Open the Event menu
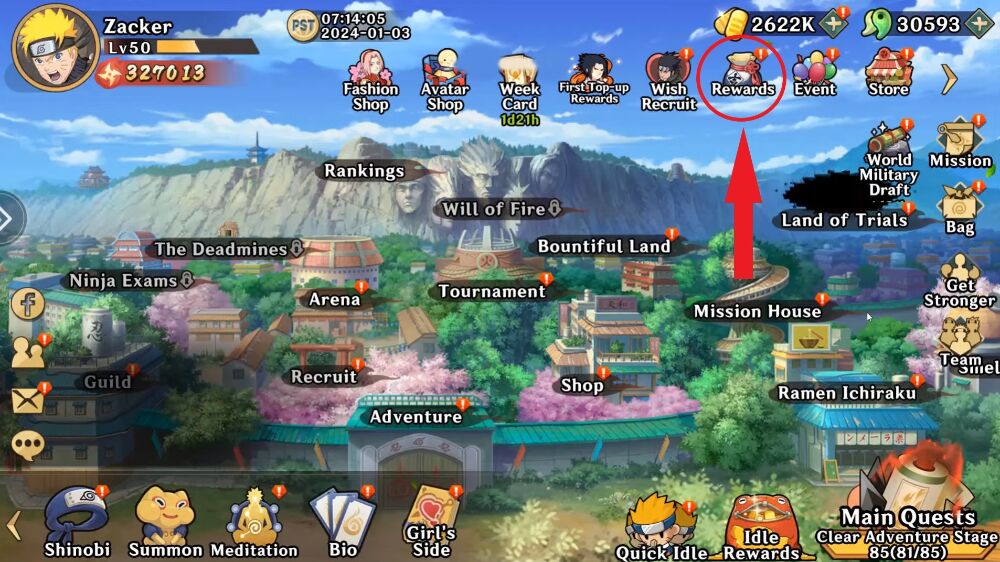This screenshot has height=562, width=1000. [x=815, y=73]
